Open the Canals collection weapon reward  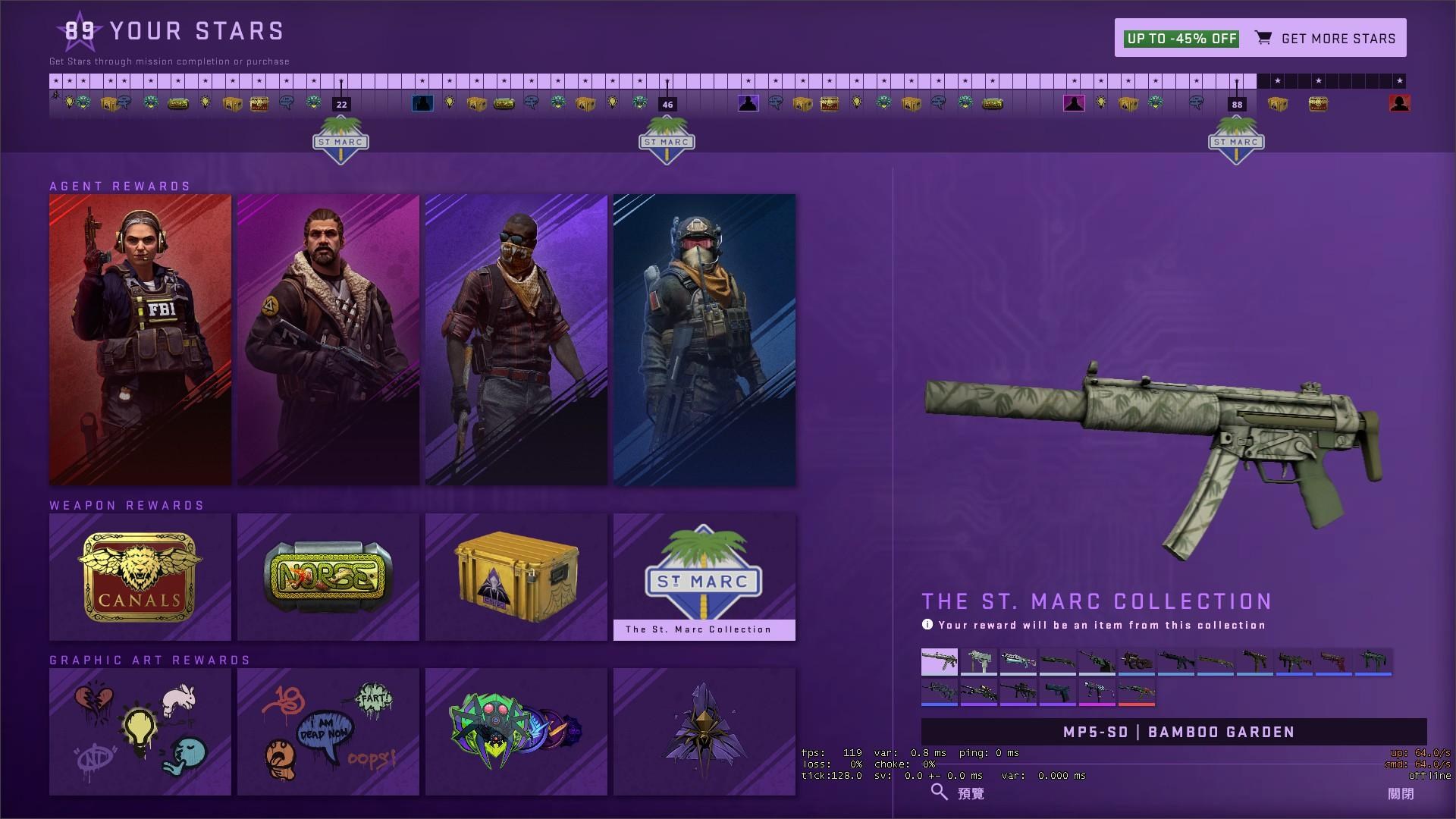pyautogui.click(x=140, y=577)
